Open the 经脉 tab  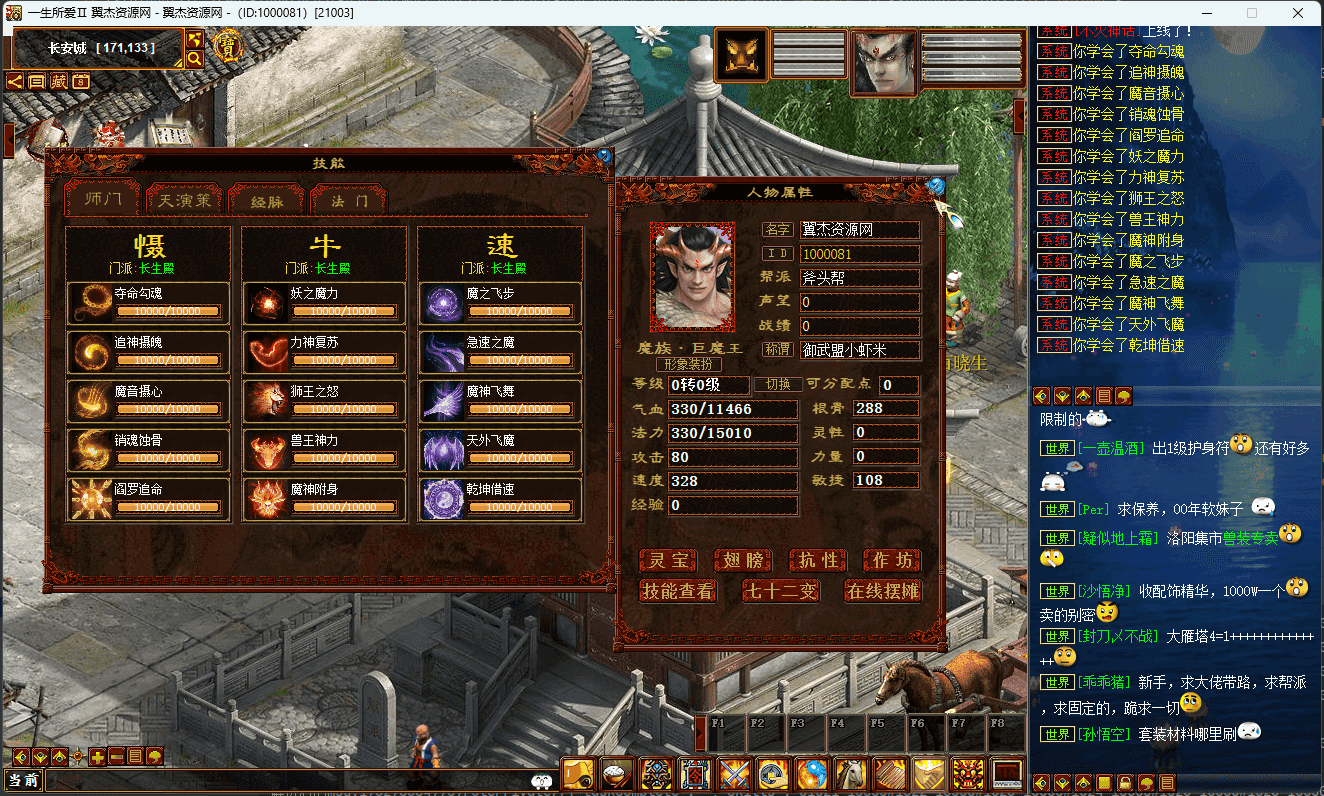click(x=267, y=200)
